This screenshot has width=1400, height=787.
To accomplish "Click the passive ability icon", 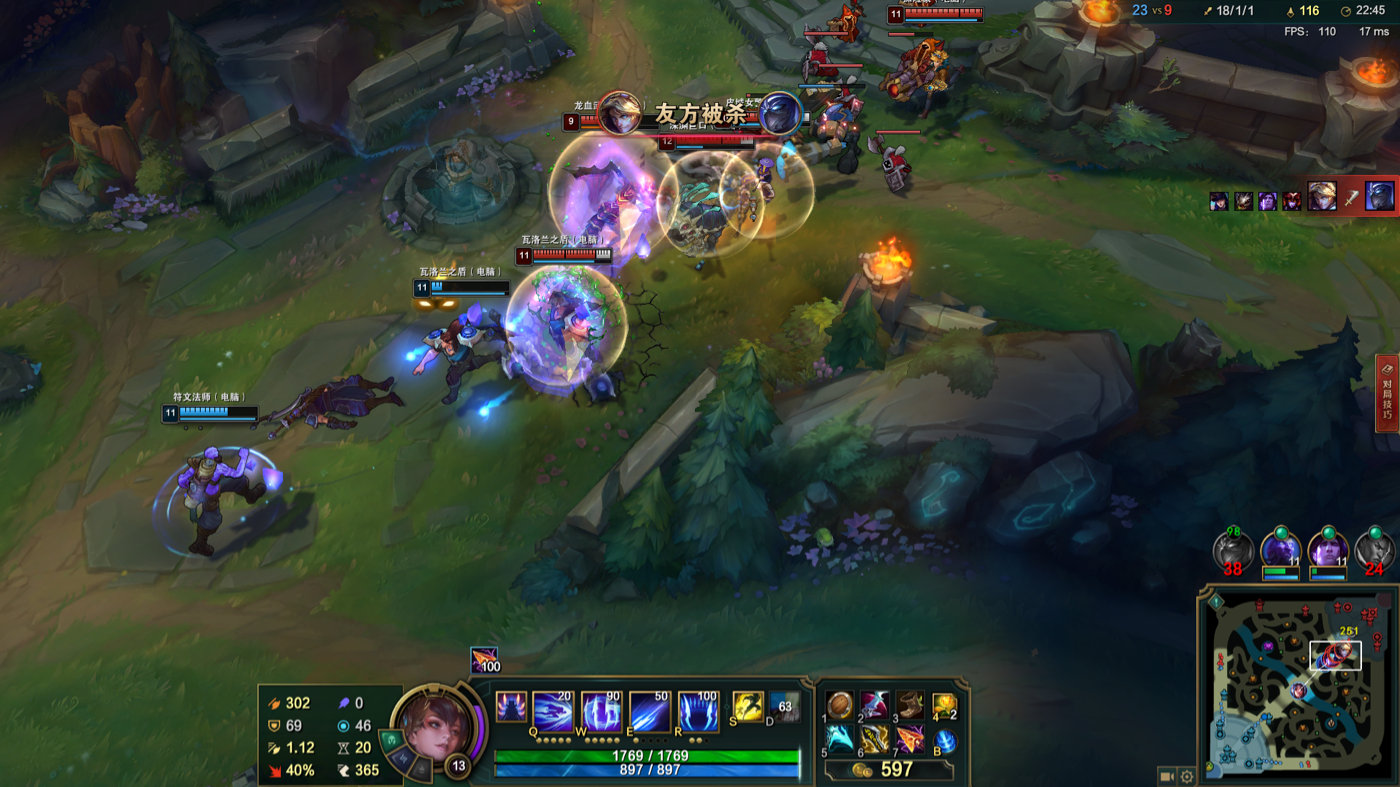I will [x=511, y=707].
